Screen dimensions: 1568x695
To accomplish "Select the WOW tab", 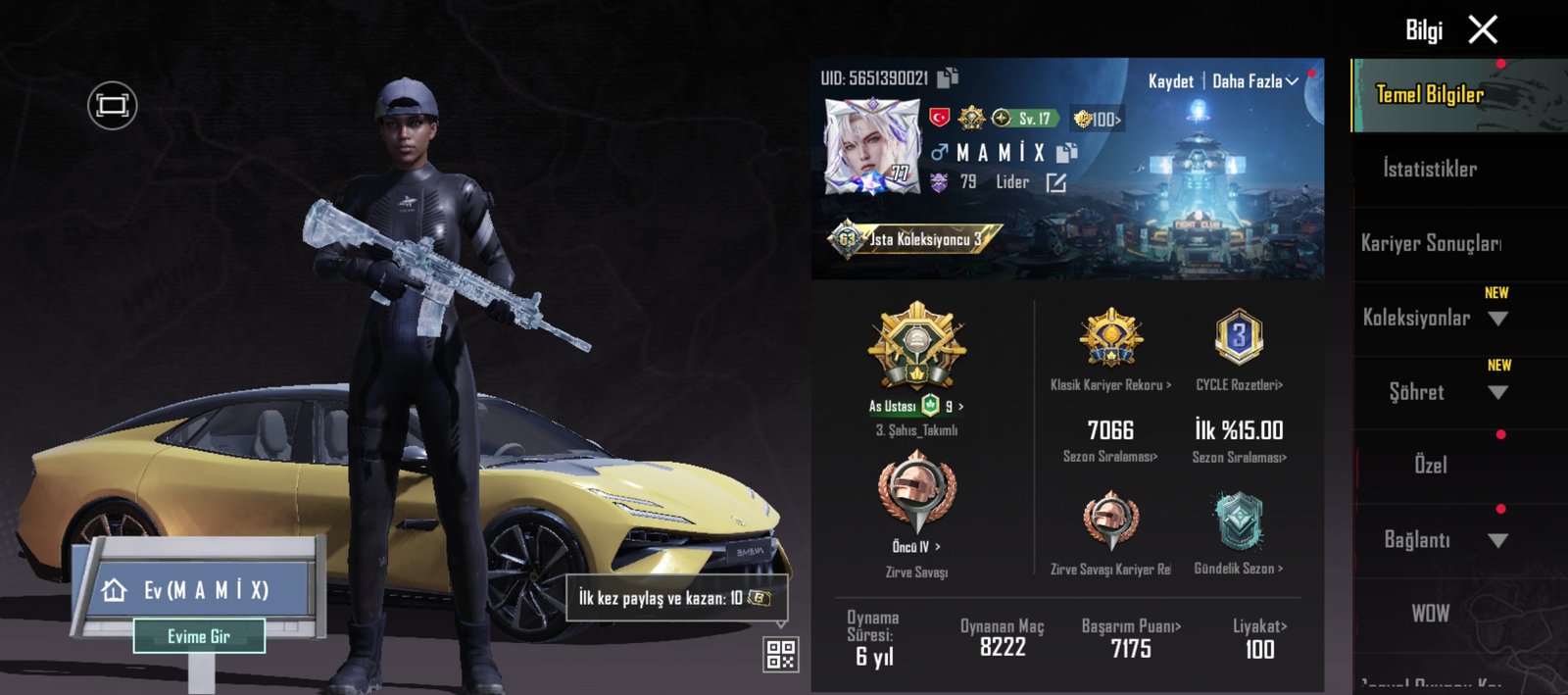I will (x=1430, y=614).
